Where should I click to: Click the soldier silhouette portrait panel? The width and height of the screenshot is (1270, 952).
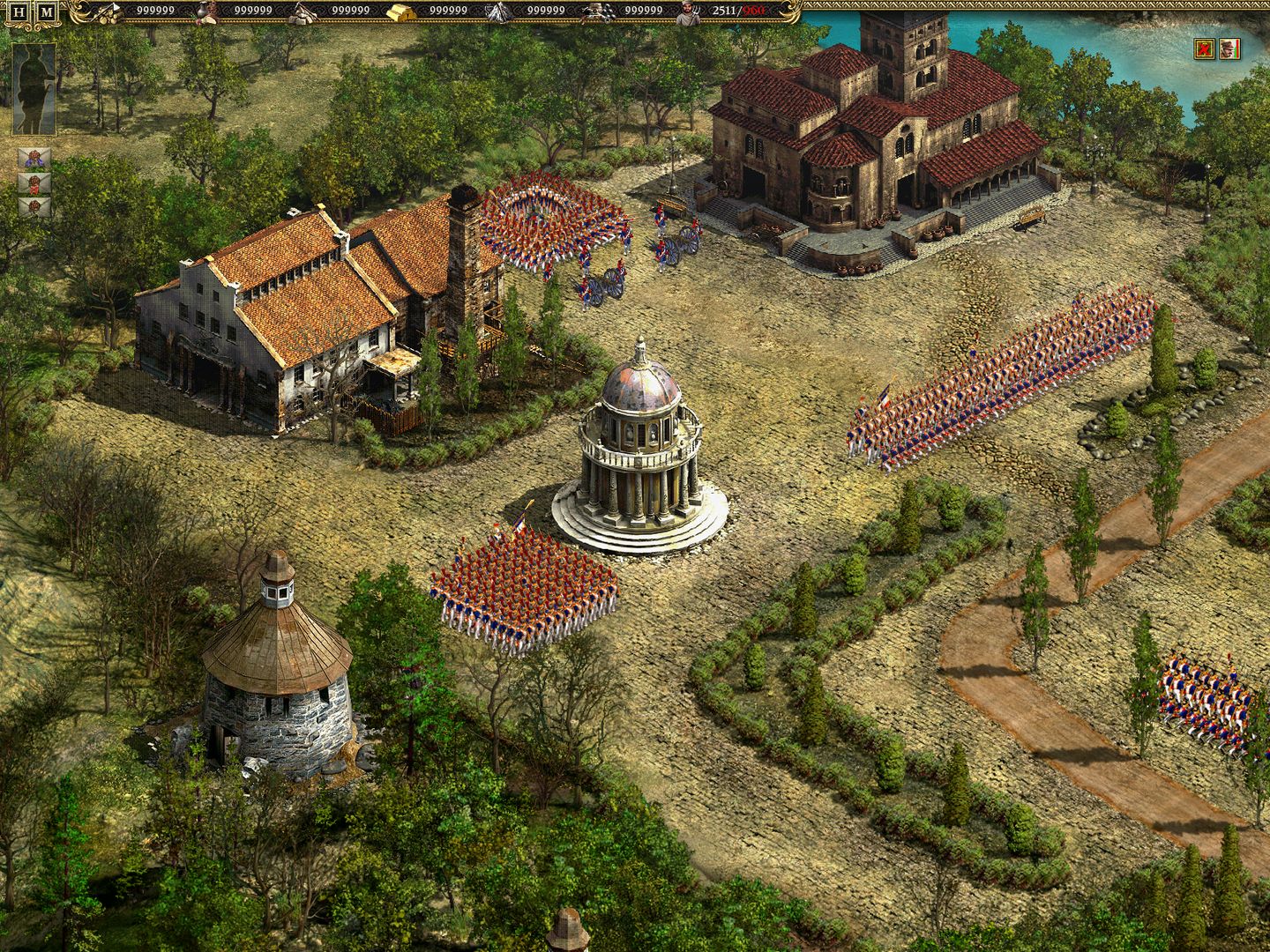(x=34, y=88)
